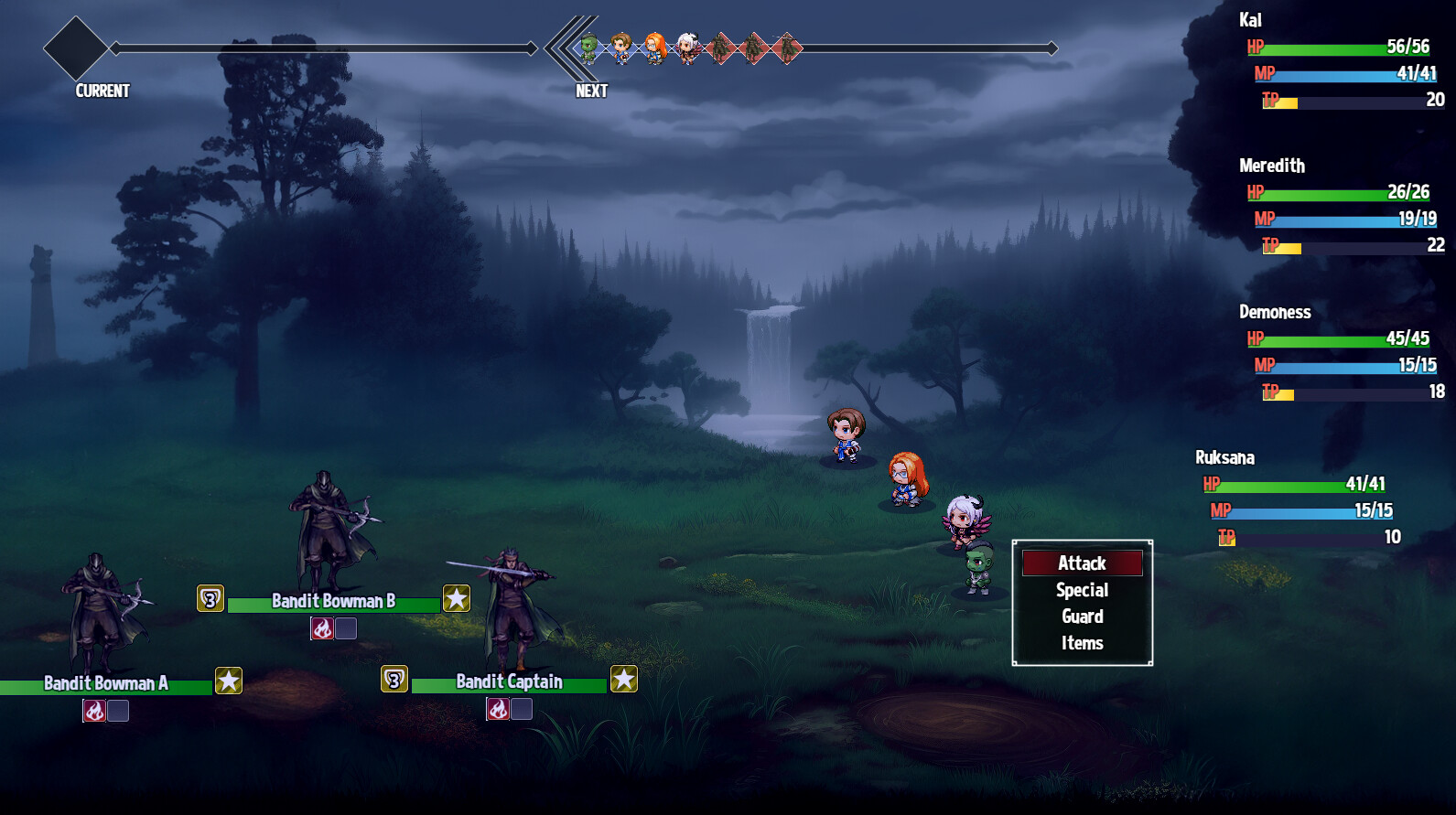This screenshot has height=815, width=1456.
Task: Open the Items command
Action: click(x=1082, y=643)
